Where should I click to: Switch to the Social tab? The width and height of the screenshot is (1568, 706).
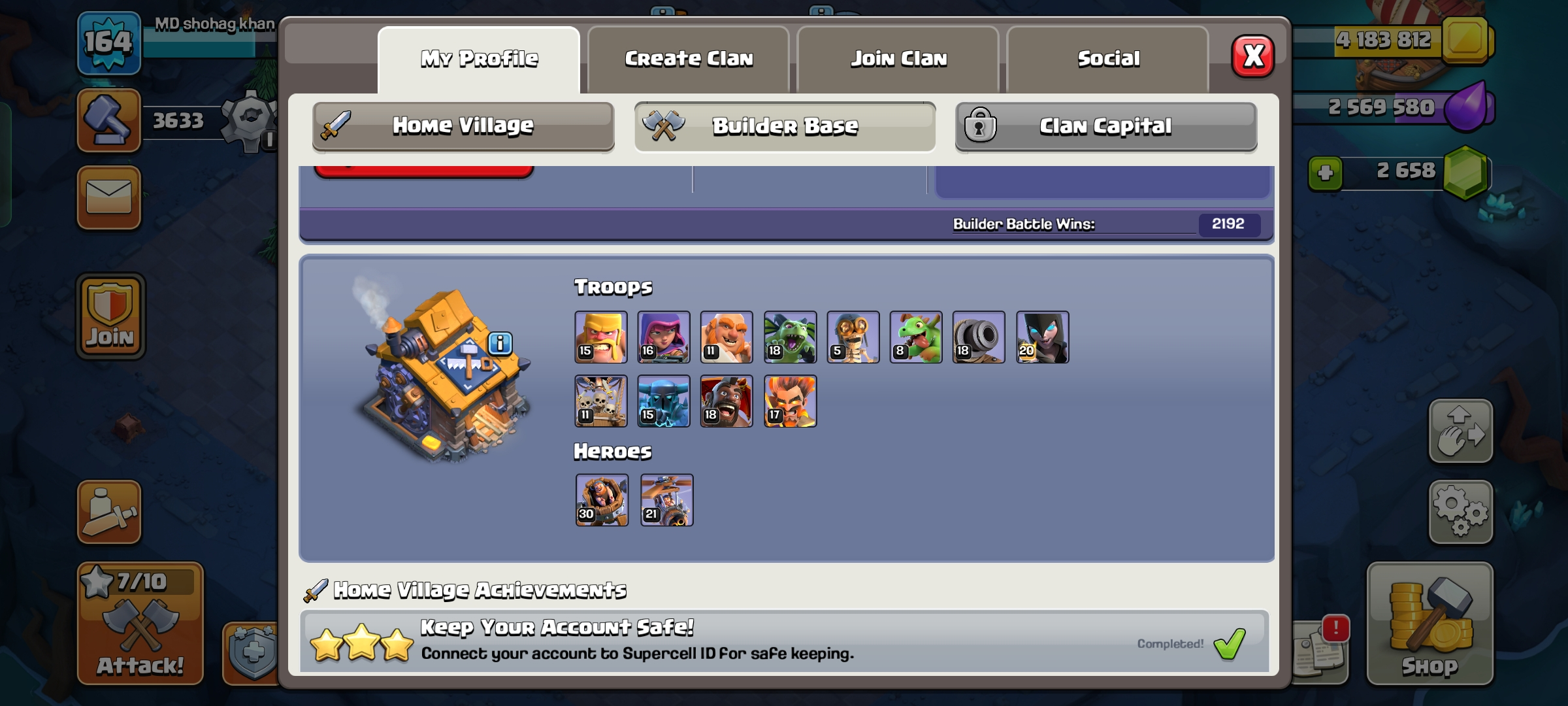pyautogui.click(x=1108, y=58)
